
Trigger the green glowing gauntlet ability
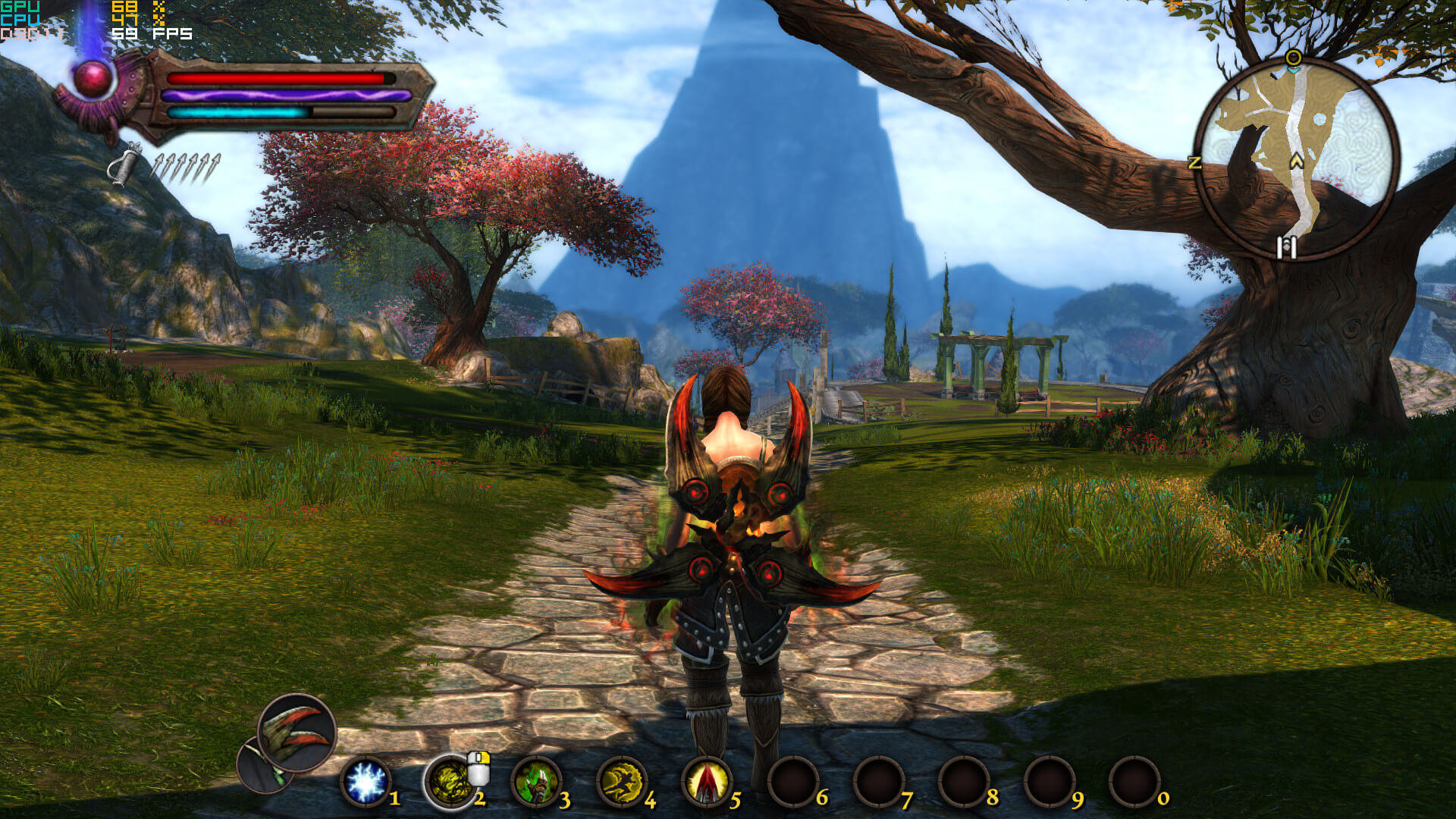tap(536, 783)
